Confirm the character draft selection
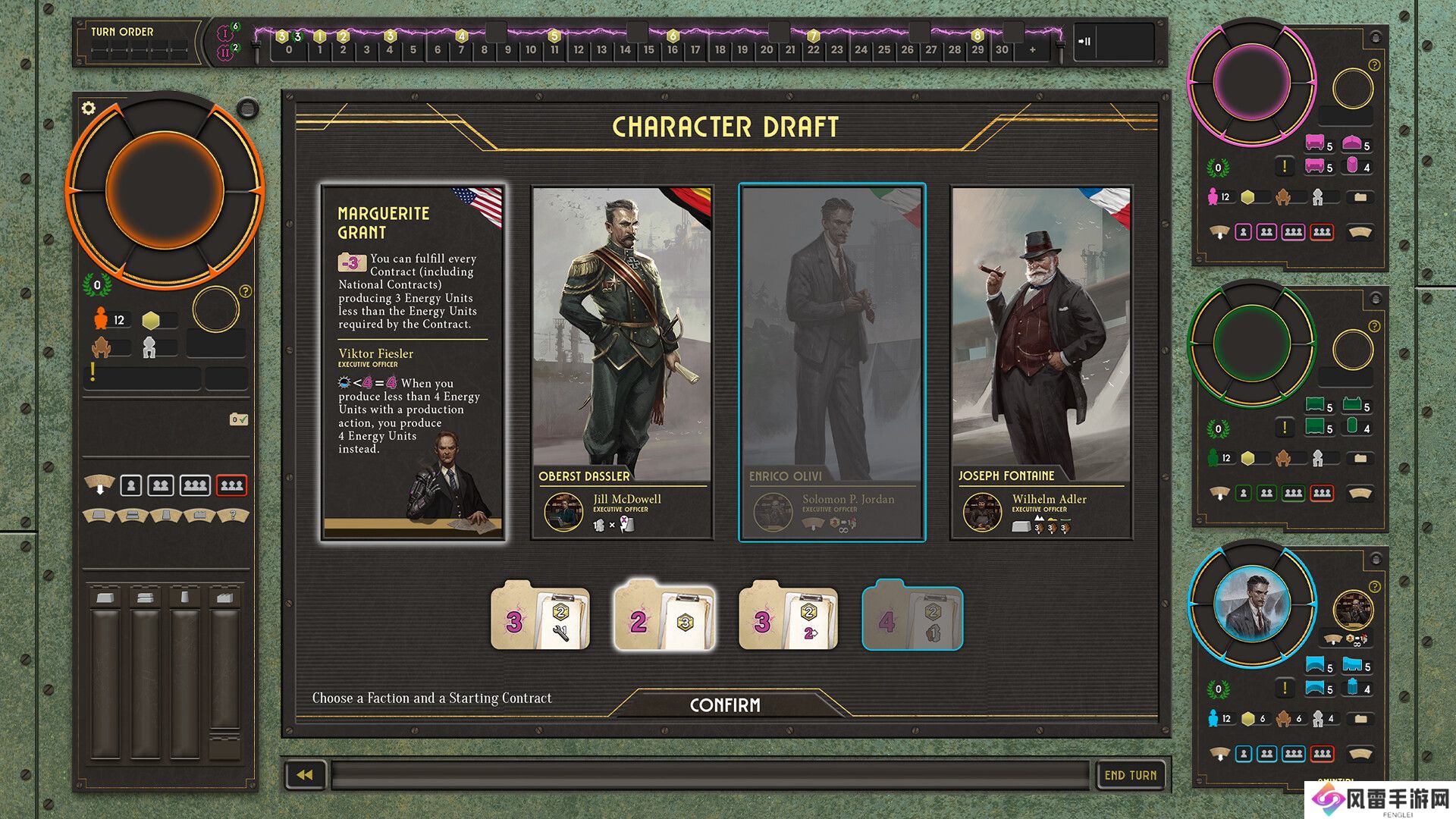Image resolution: width=1456 pixels, height=819 pixels. [x=725, y=705]
